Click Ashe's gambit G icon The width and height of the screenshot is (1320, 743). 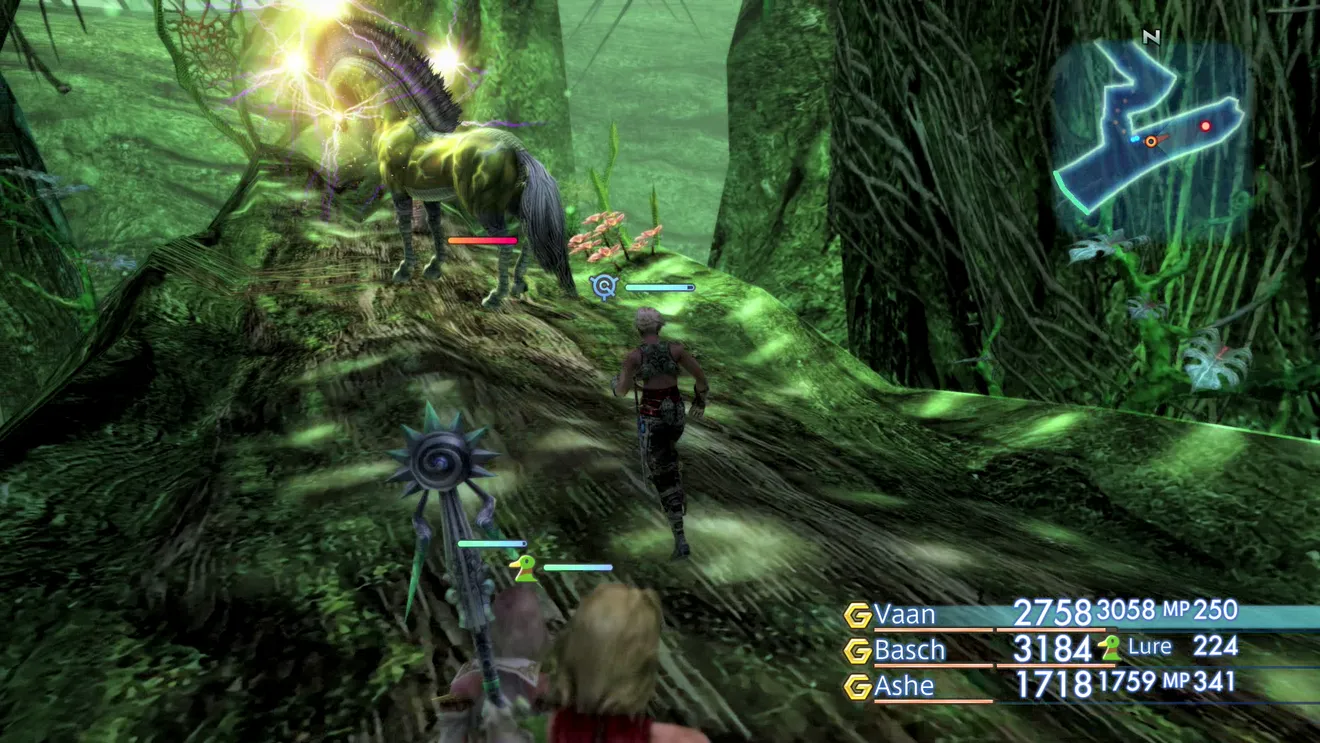click(x=857, y=687)
